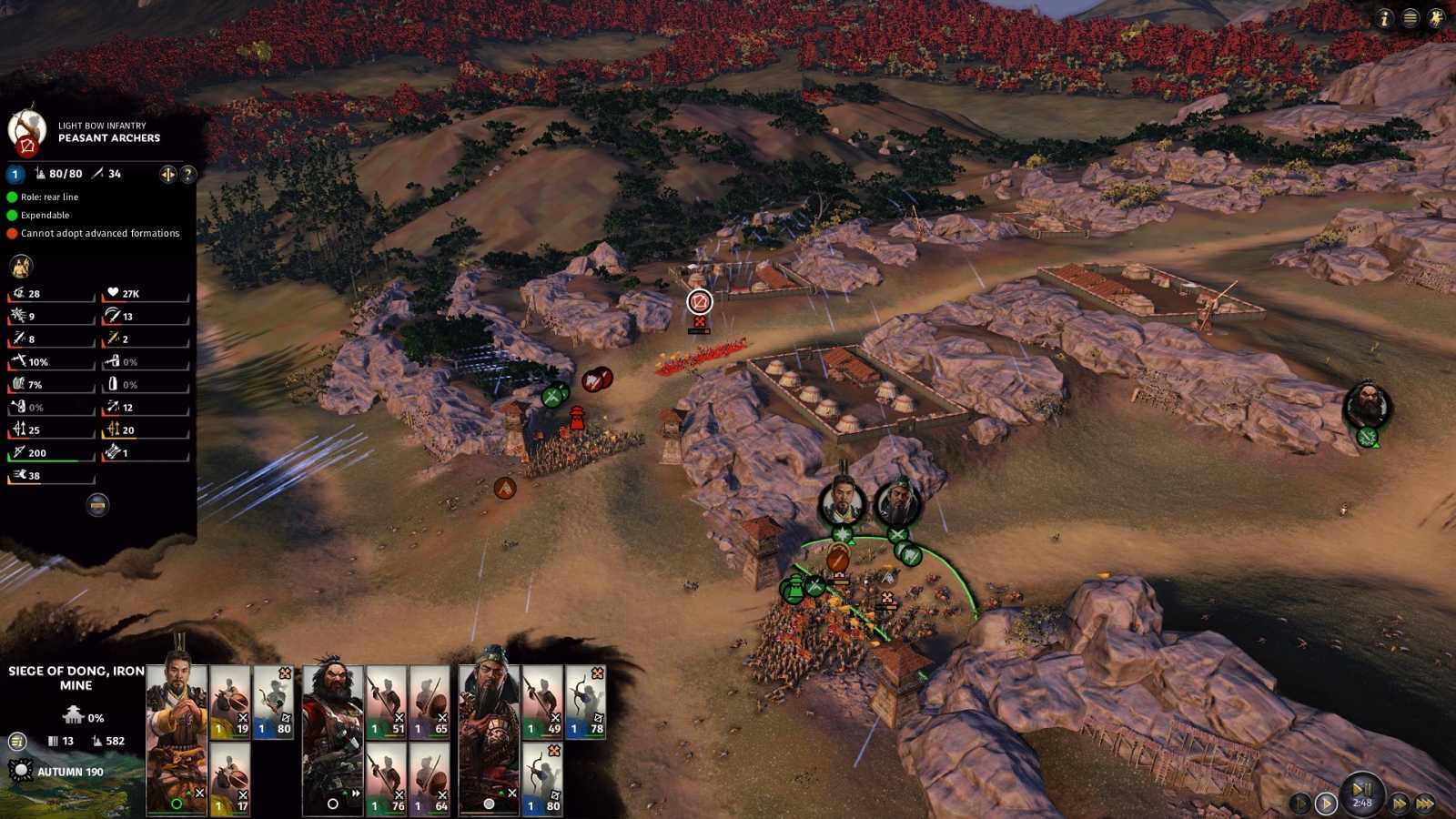The height and width of the screenshot is (819, 1456).
Task: Select the cavalry unit card with 19 men
Action: click(230, 702)
